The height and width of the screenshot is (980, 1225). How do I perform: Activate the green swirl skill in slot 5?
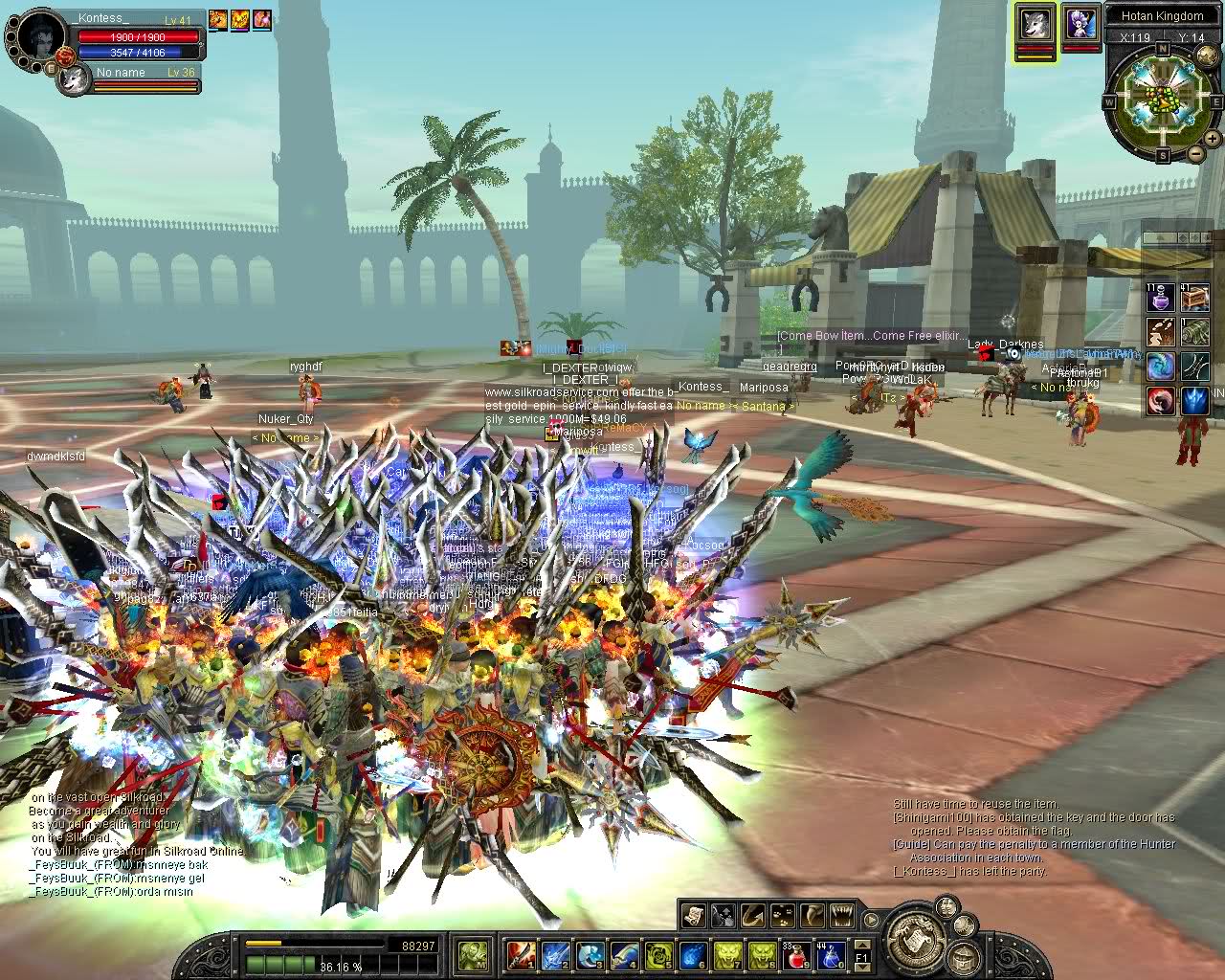point(658,954)
